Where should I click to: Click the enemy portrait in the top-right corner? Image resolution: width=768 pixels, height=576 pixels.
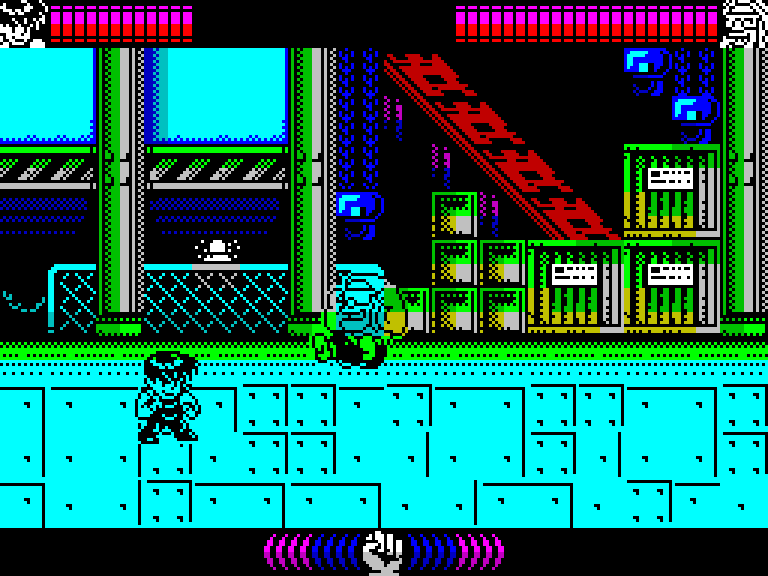[744, 22]
